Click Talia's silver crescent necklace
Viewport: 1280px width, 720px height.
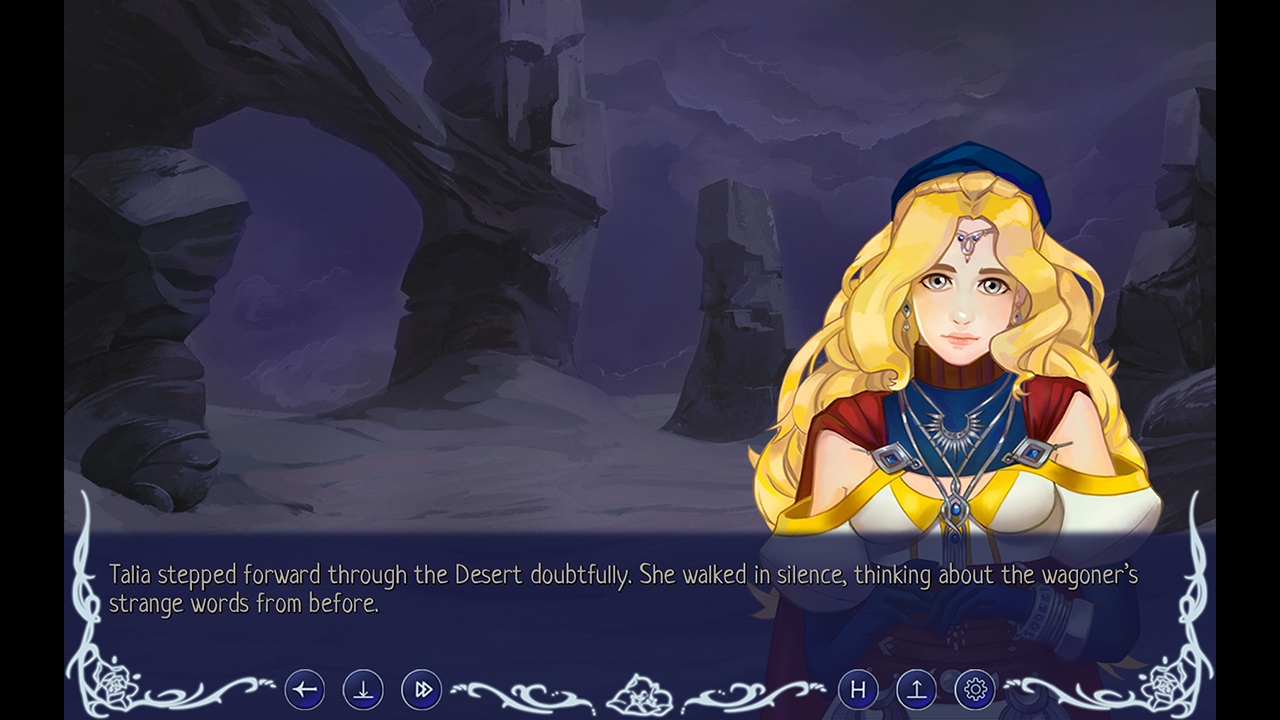click(952, 430)
